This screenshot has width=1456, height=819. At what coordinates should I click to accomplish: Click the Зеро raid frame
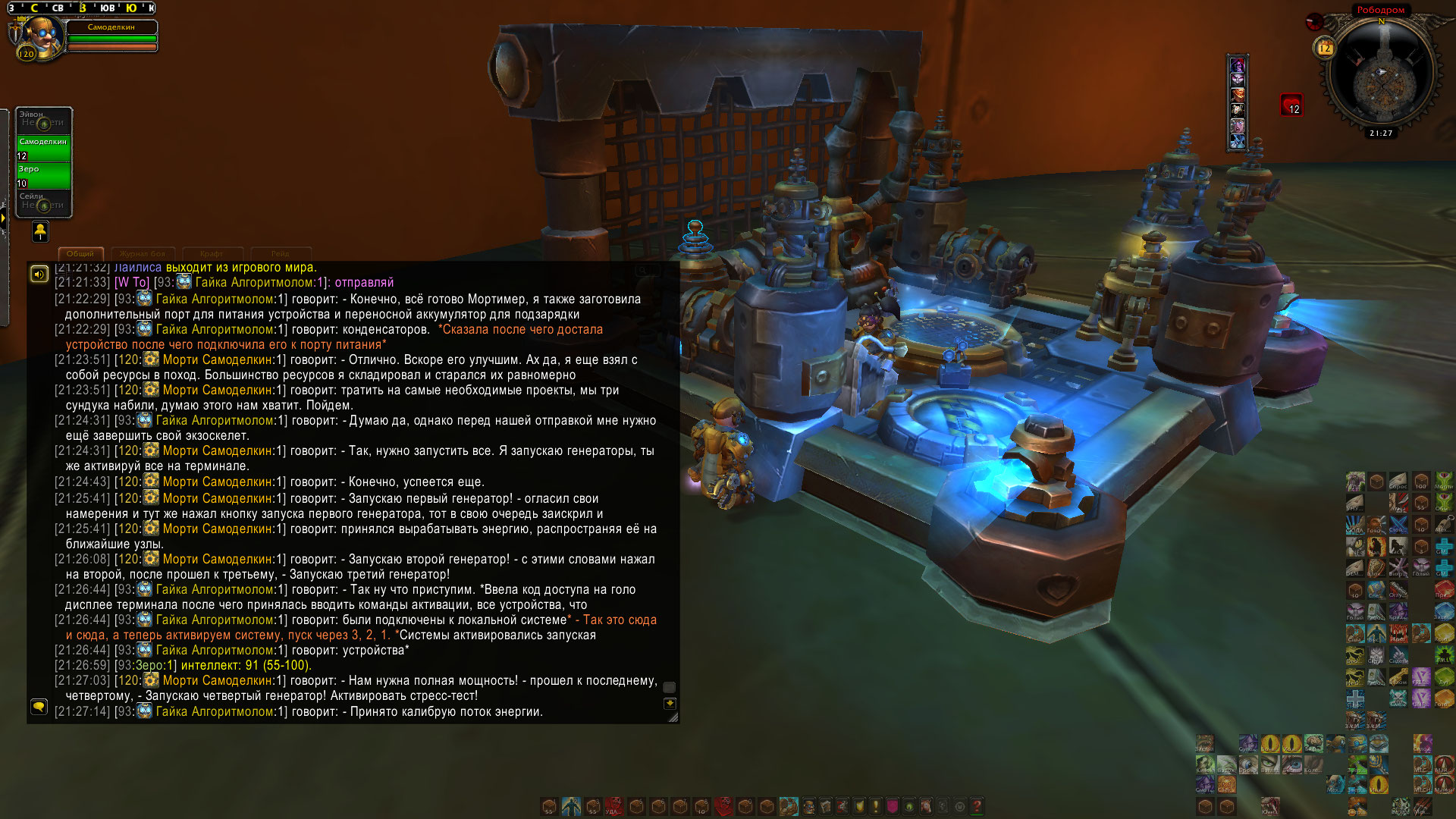coord(43,175)
